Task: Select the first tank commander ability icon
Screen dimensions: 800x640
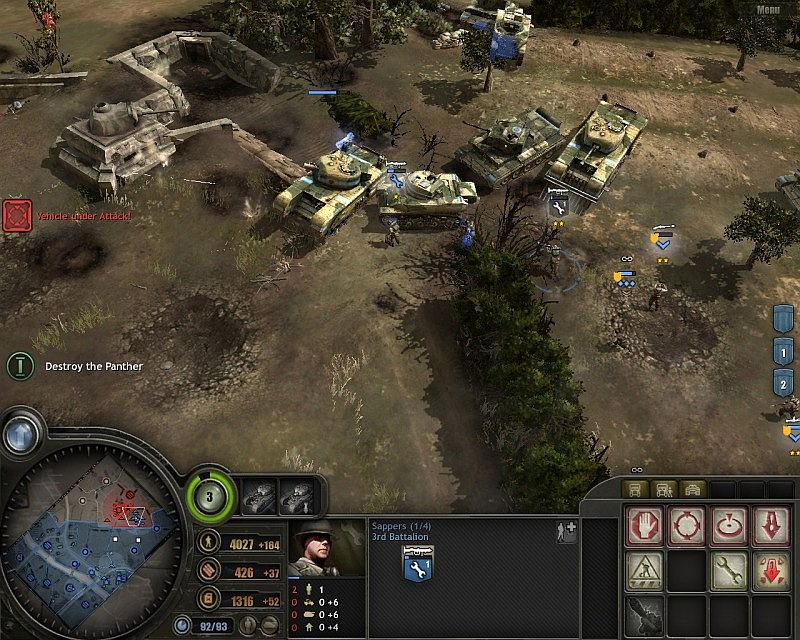Action: point(260,493)
